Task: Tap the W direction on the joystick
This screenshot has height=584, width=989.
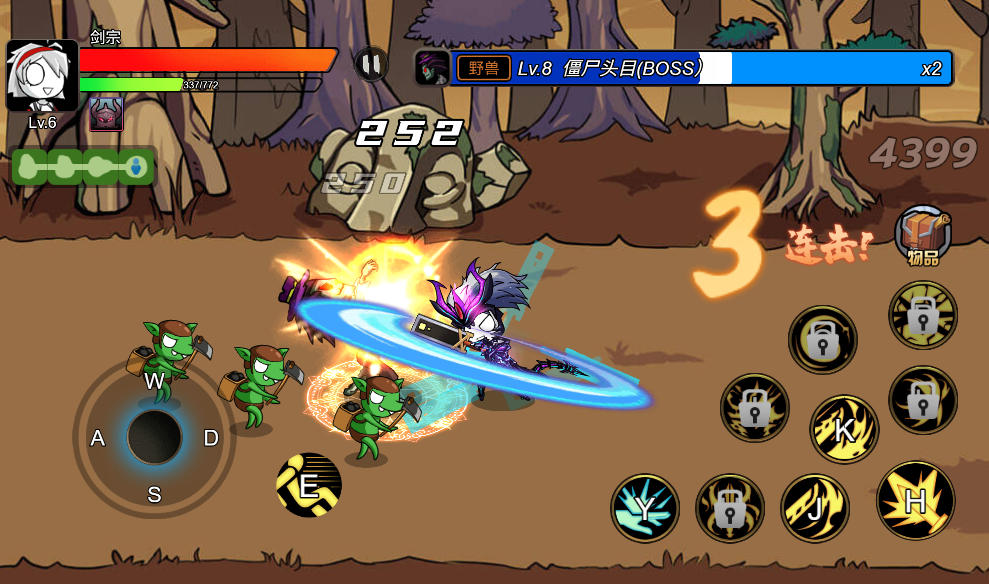Action: [154, 382]
